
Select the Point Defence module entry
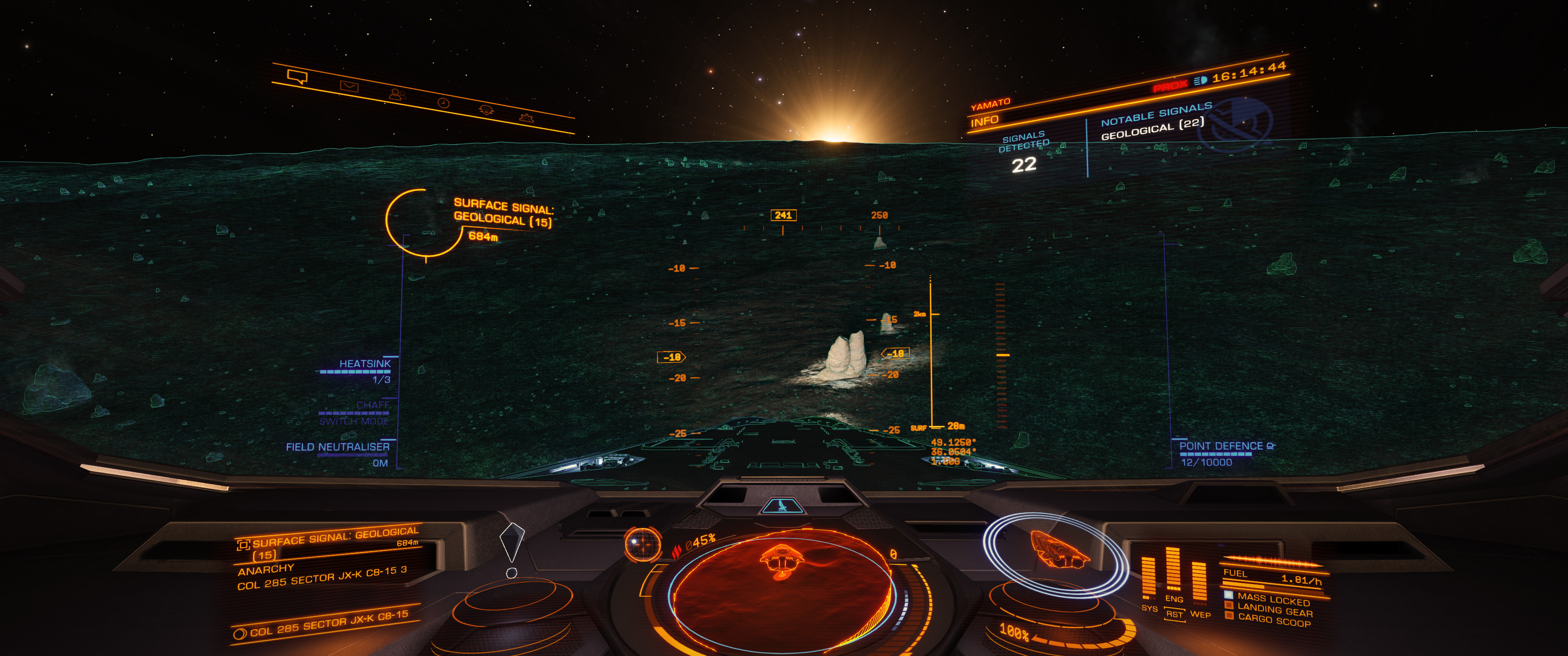click(x=1221, y=446)
